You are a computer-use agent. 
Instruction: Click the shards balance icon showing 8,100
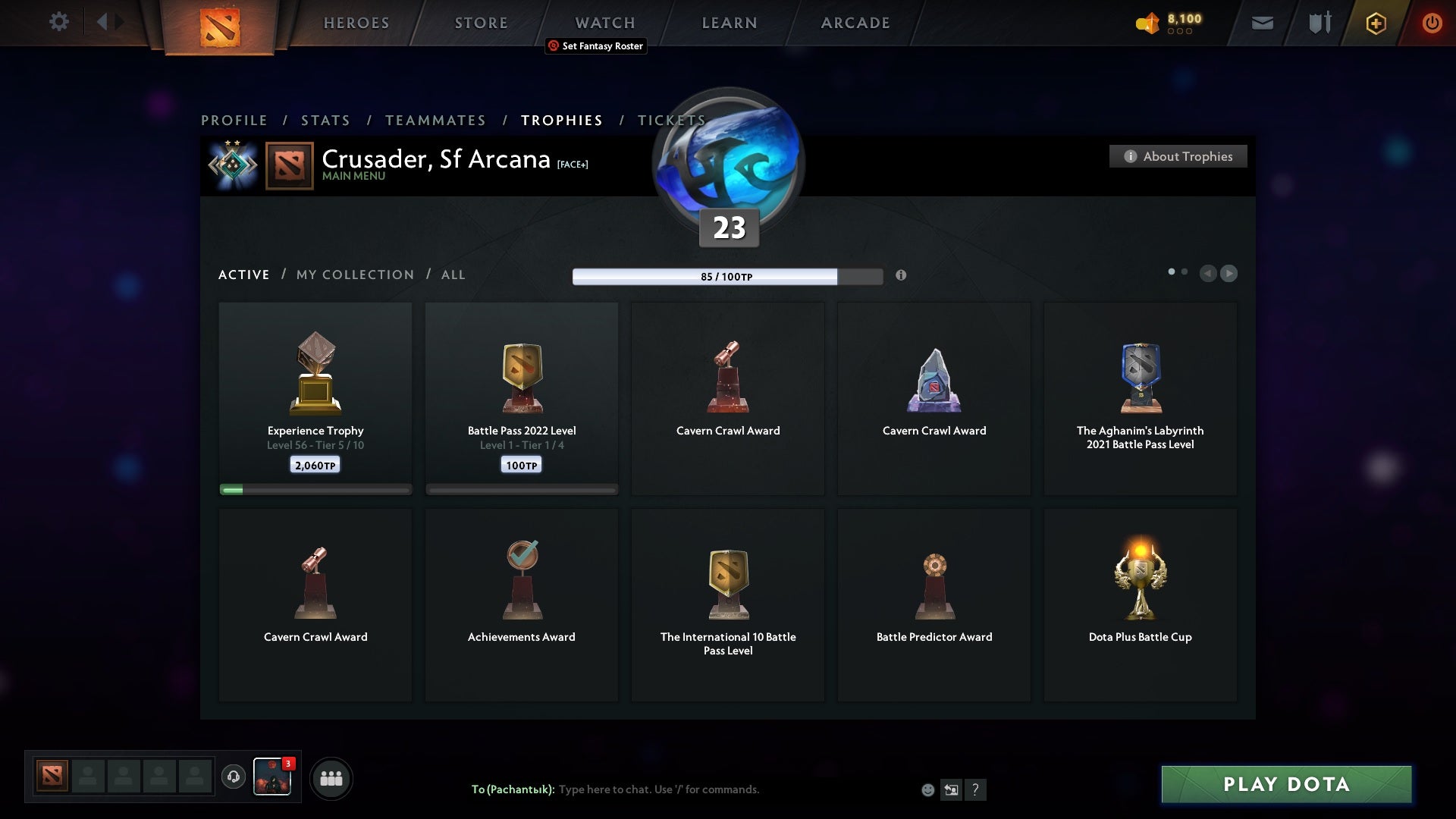(x=1147, y=23)
